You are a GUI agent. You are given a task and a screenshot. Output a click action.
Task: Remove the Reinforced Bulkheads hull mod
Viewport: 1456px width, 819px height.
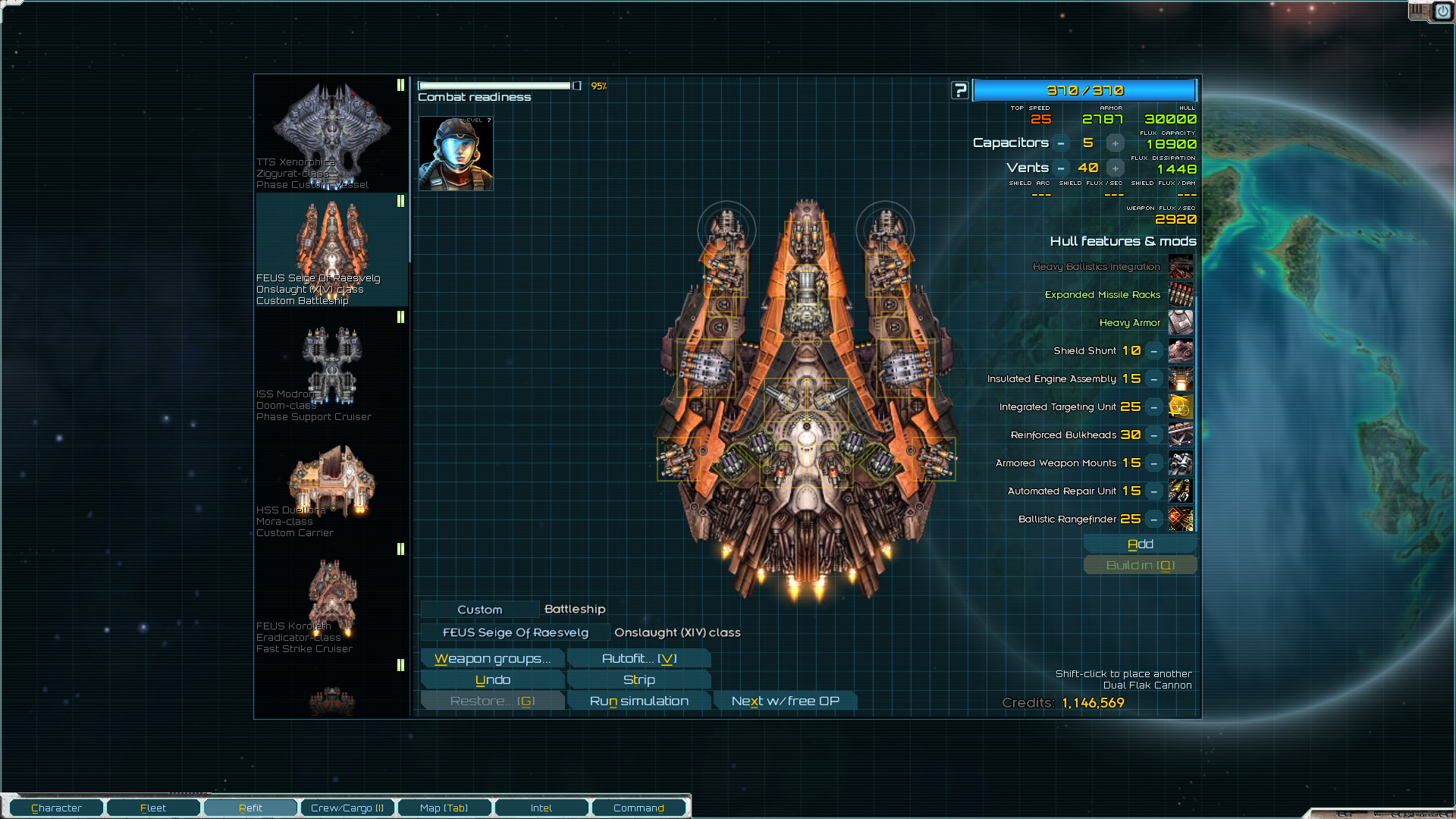[1153, 435]
